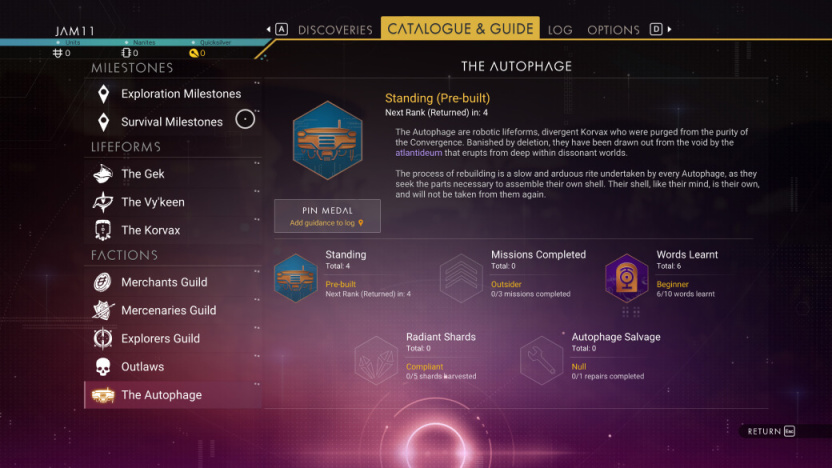832x468 pixels.
Task: Pick the Radiant Shards medal
Action: pyautogui.click(x=377, y=359)
